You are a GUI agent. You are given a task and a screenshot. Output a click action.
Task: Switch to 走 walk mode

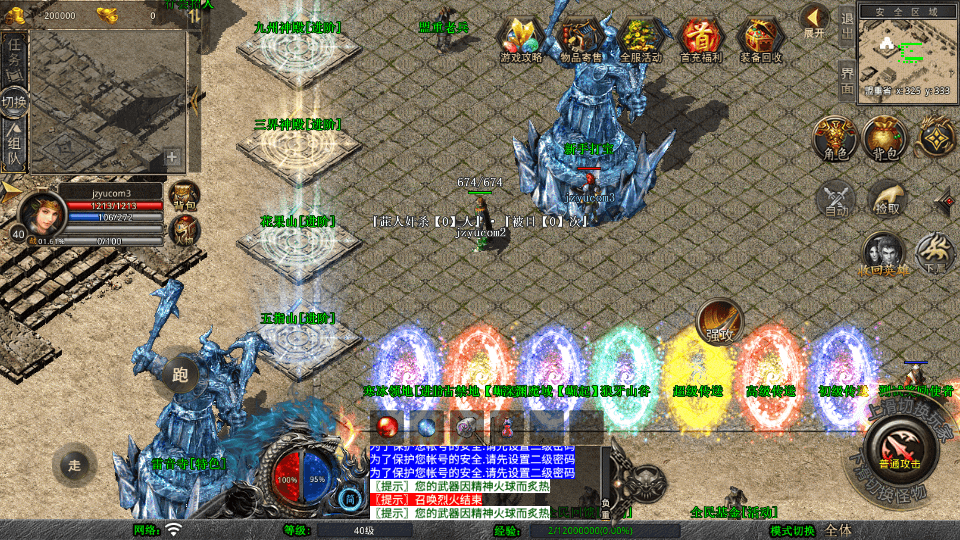point(75,463)
